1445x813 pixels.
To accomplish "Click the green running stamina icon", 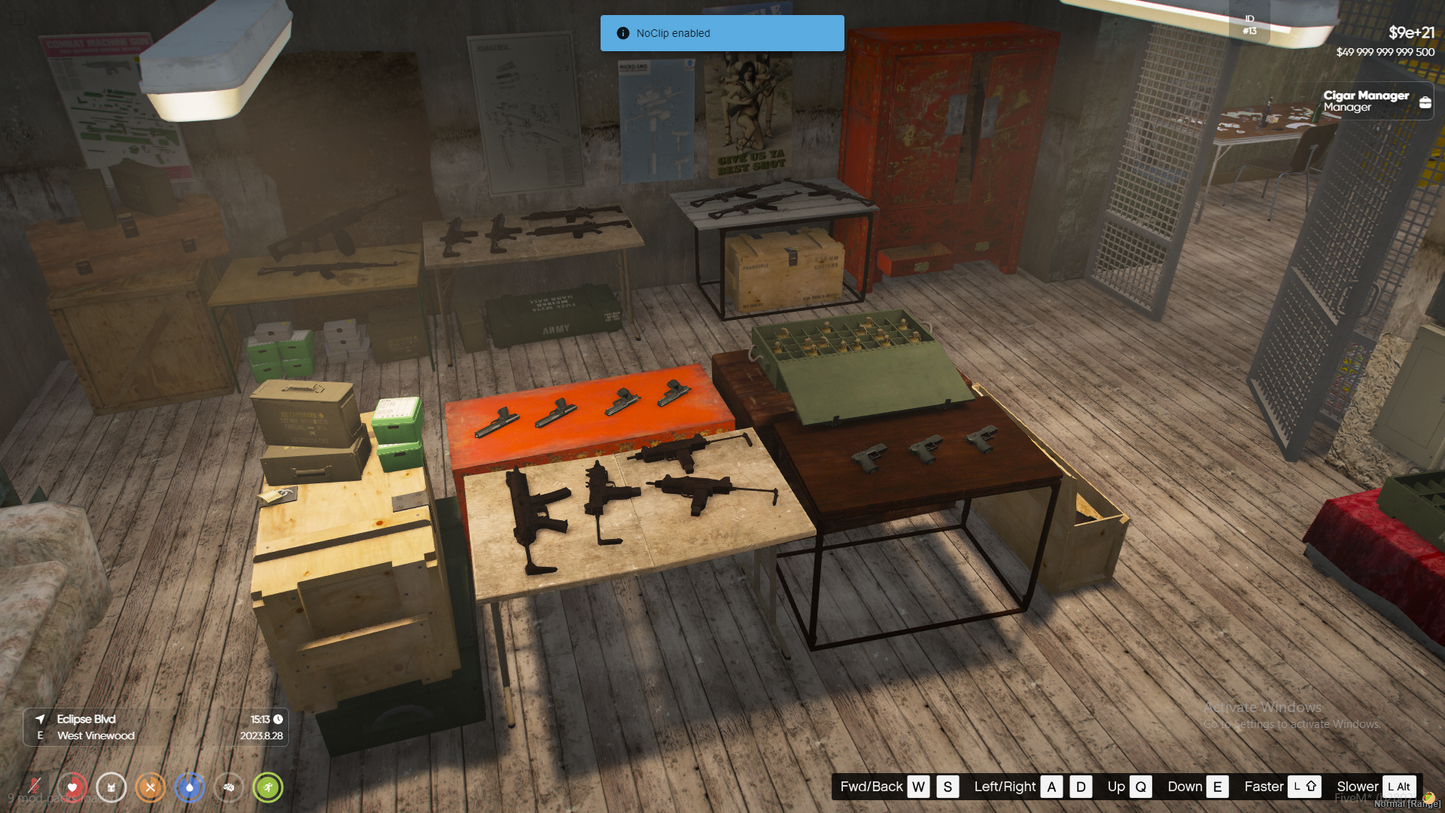I will pyautogui.click(x=267, y=787).
